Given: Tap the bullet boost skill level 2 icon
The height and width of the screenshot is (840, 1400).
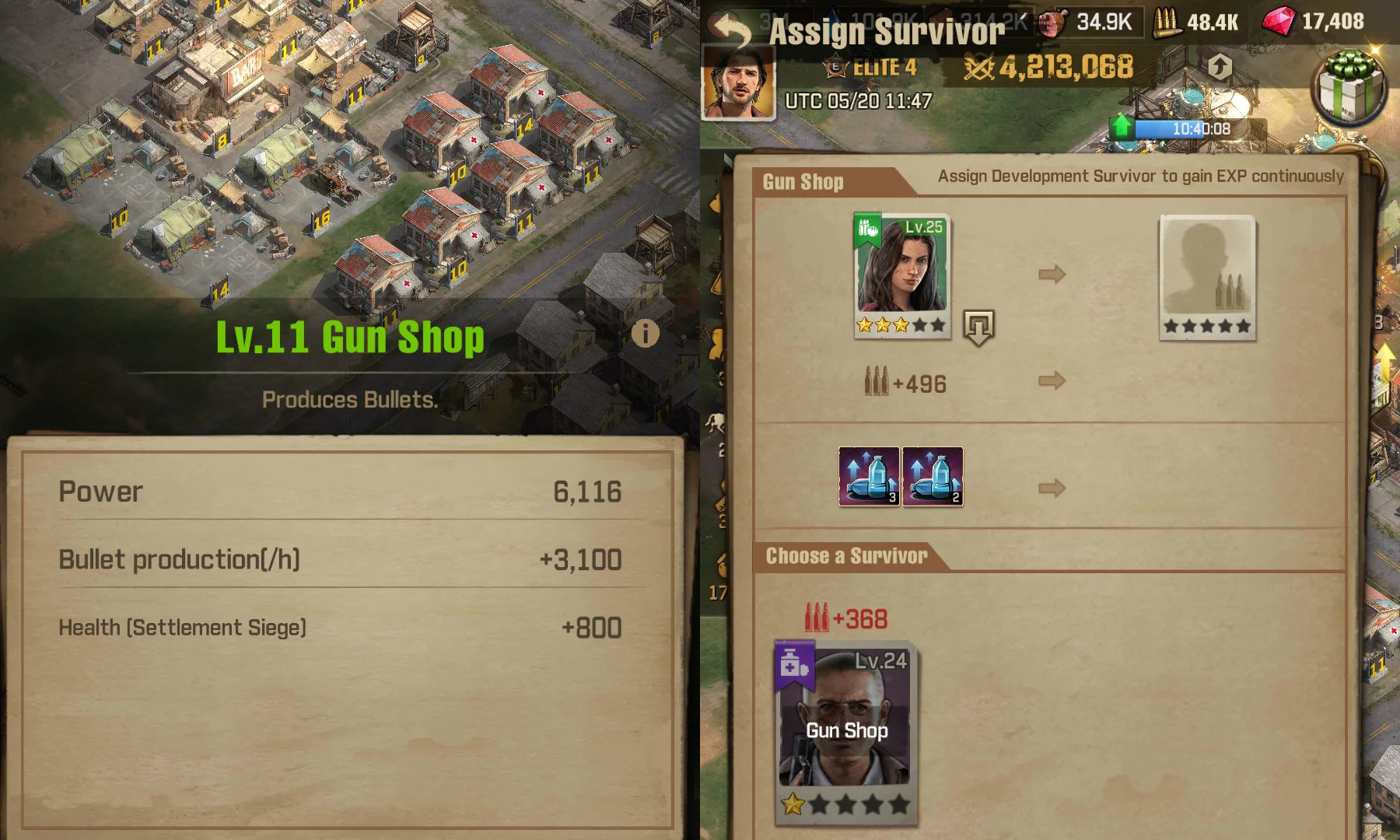Looking at the screenshot, I should 933,476.
